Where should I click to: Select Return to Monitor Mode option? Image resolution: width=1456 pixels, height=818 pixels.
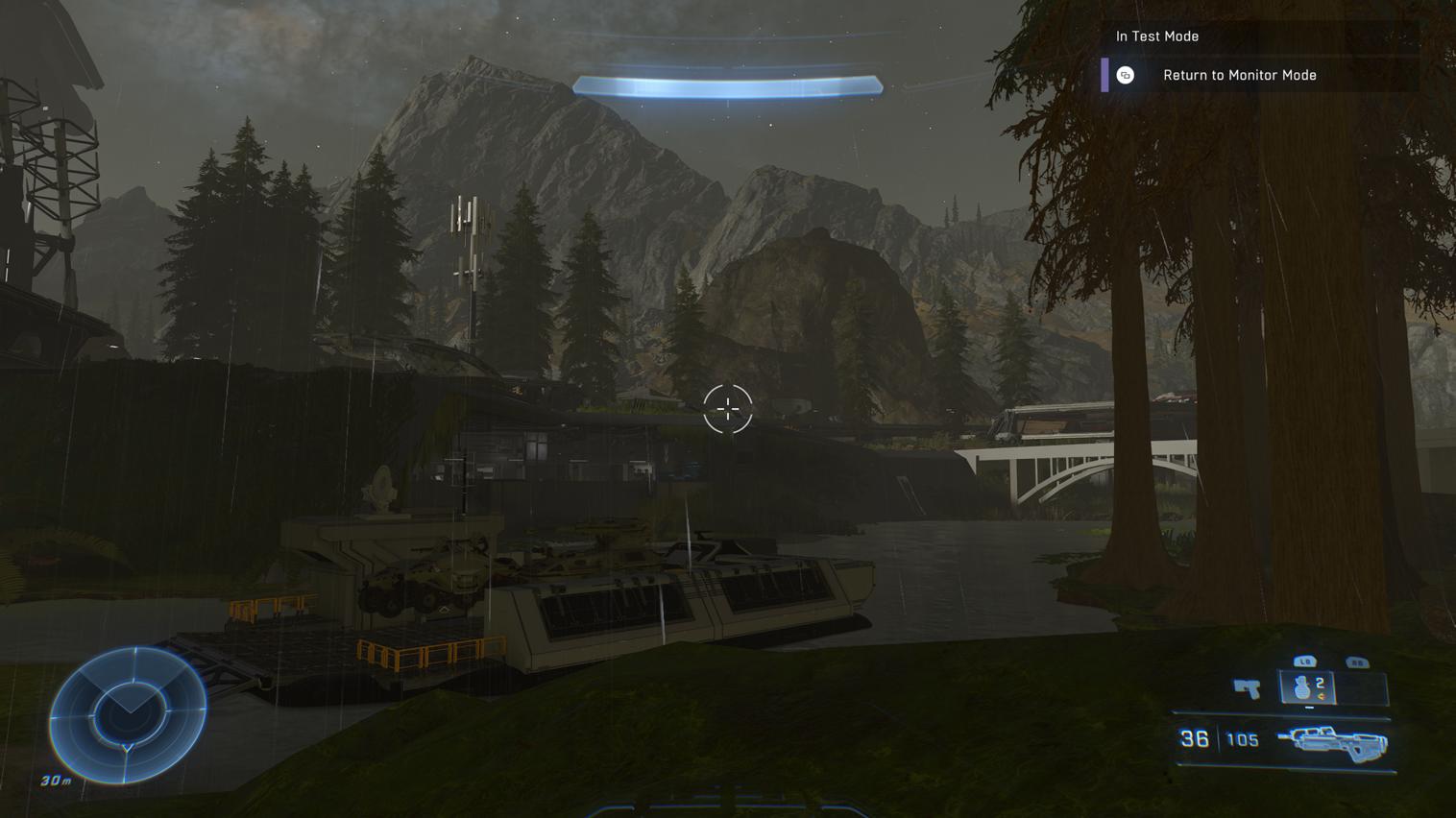coord(1239,75)
